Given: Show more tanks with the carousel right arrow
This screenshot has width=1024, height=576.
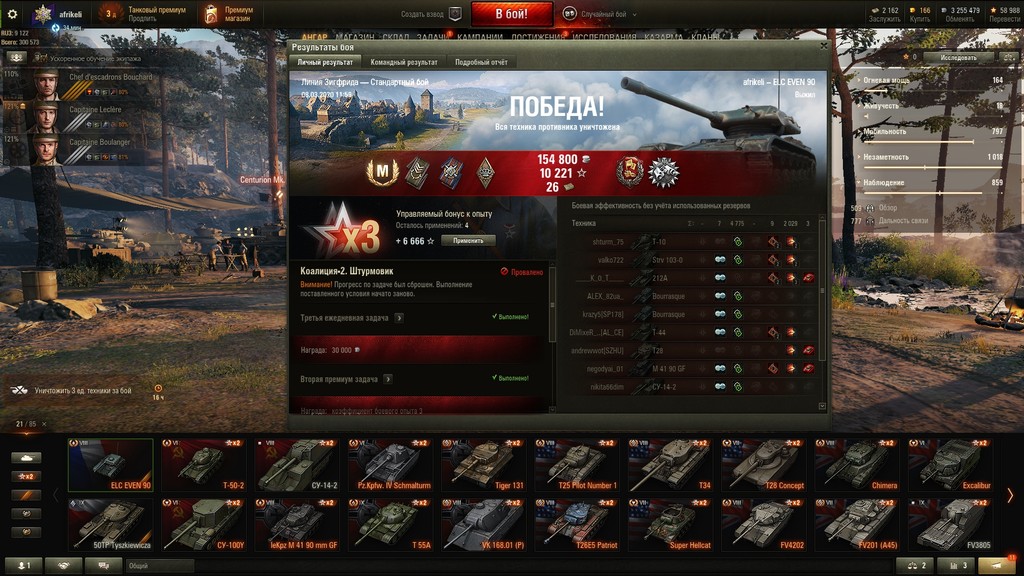Looking at the screenshot, I should point(1010,495).
